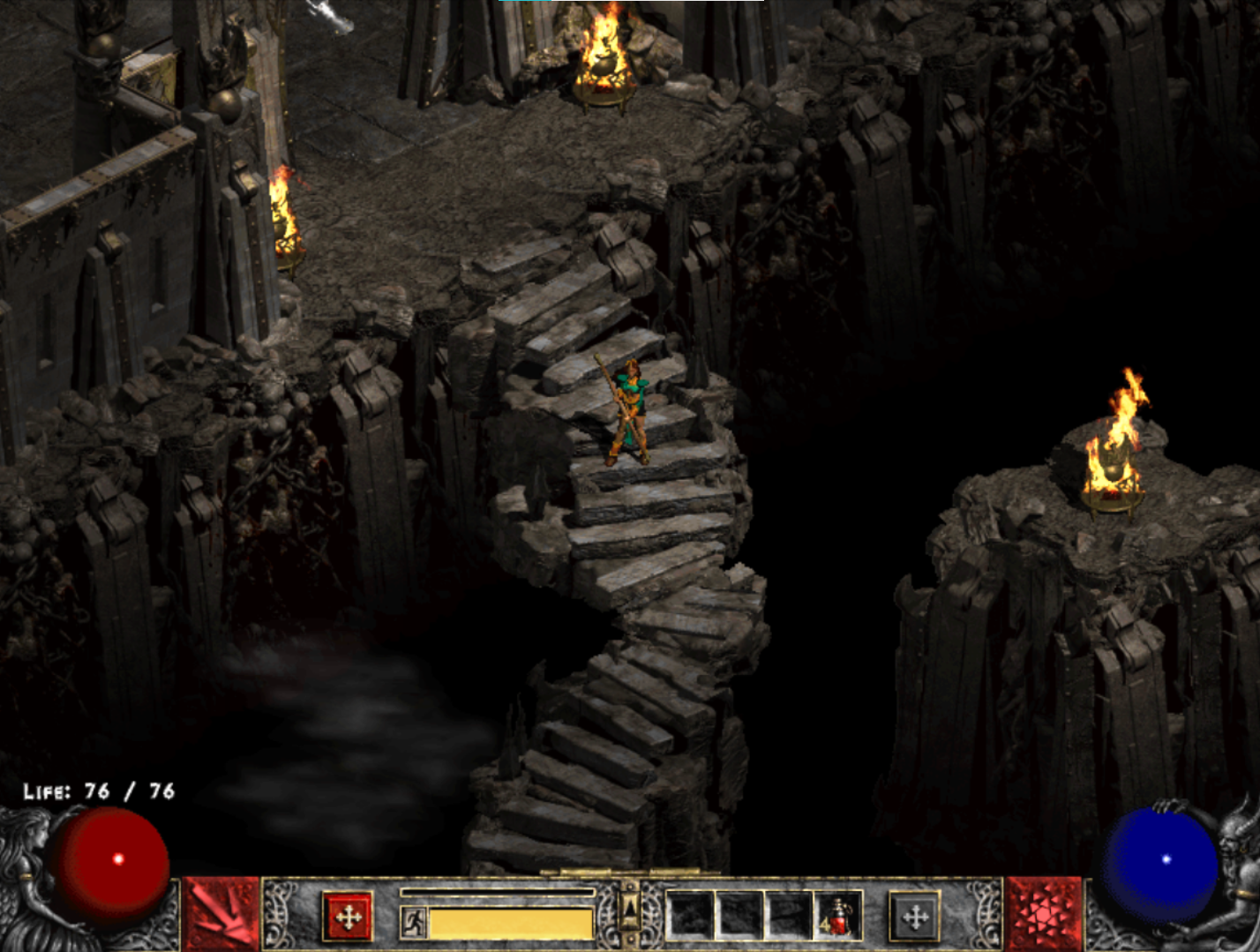Viewport: 1260px width, 952px height.
Task: Toggle the run/walk running-figure button
Action: [413, 923]
